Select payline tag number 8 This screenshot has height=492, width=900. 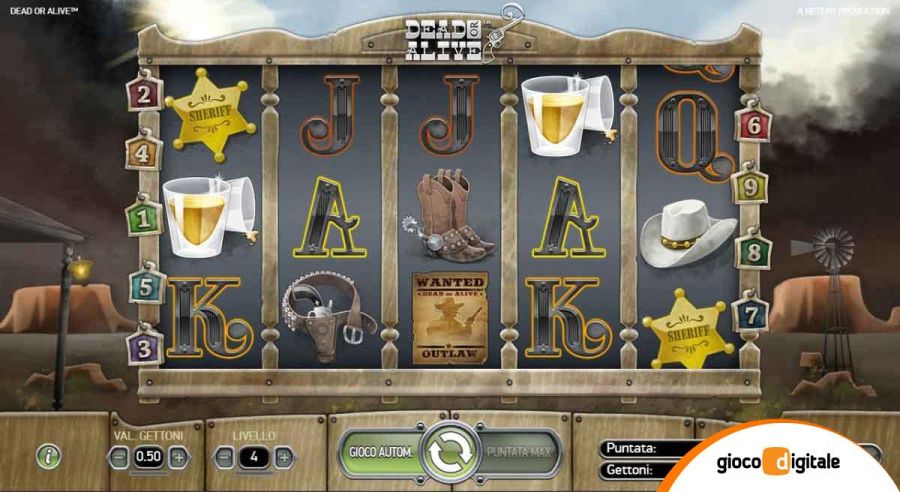tap(753, 250)
